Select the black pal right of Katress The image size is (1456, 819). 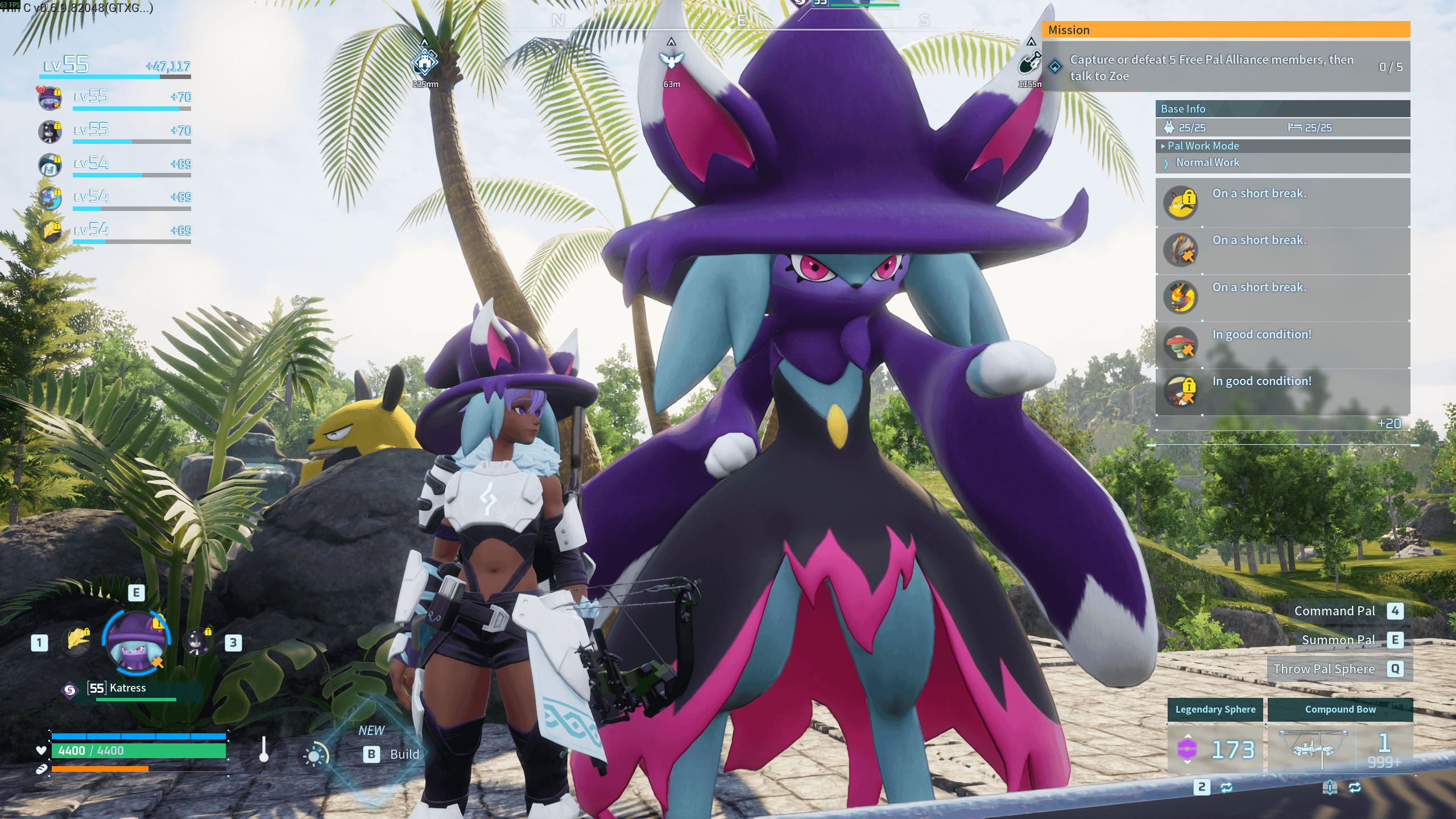(x=198, y=642)
